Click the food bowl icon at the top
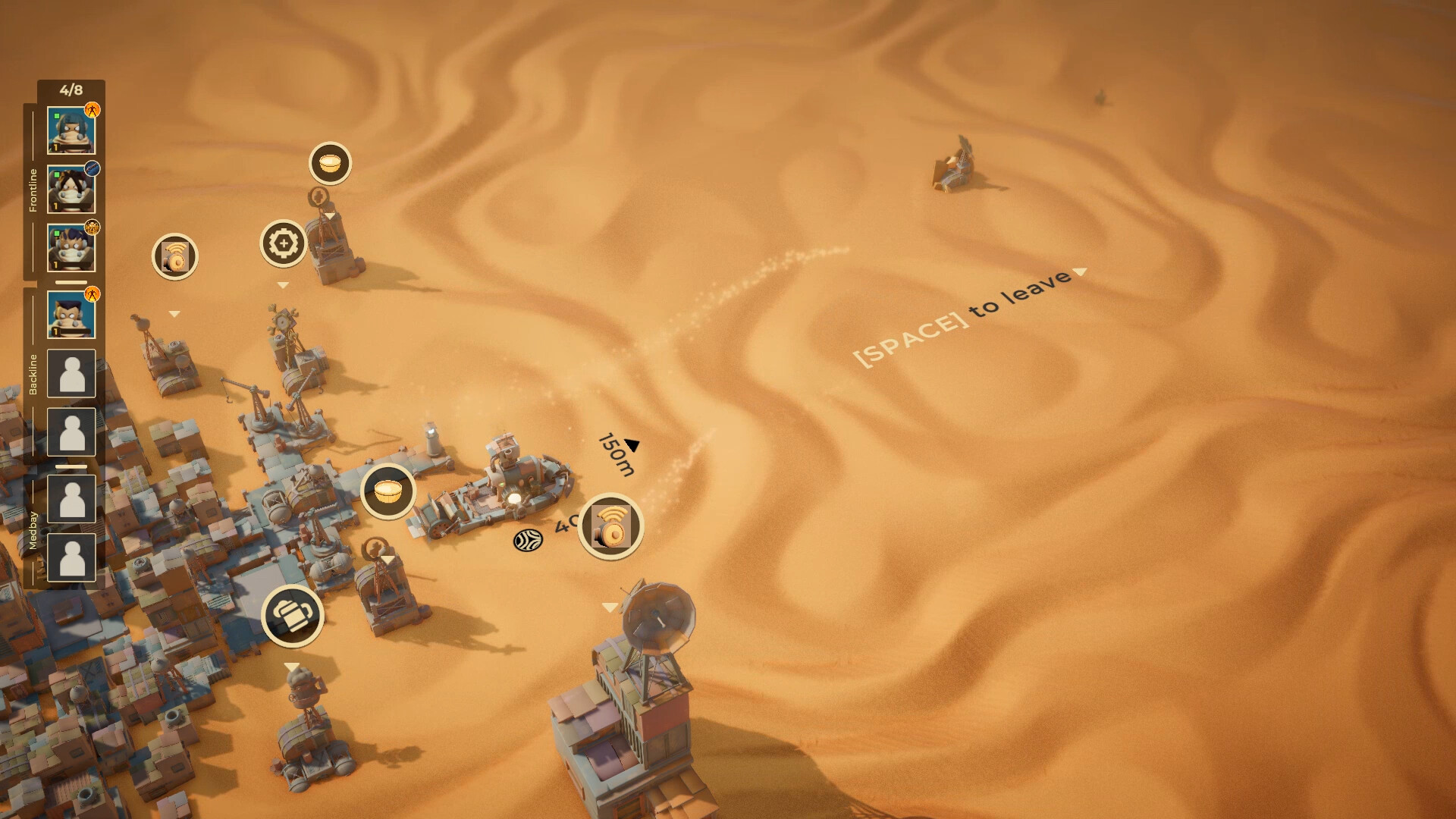 [x=329, y=160]
